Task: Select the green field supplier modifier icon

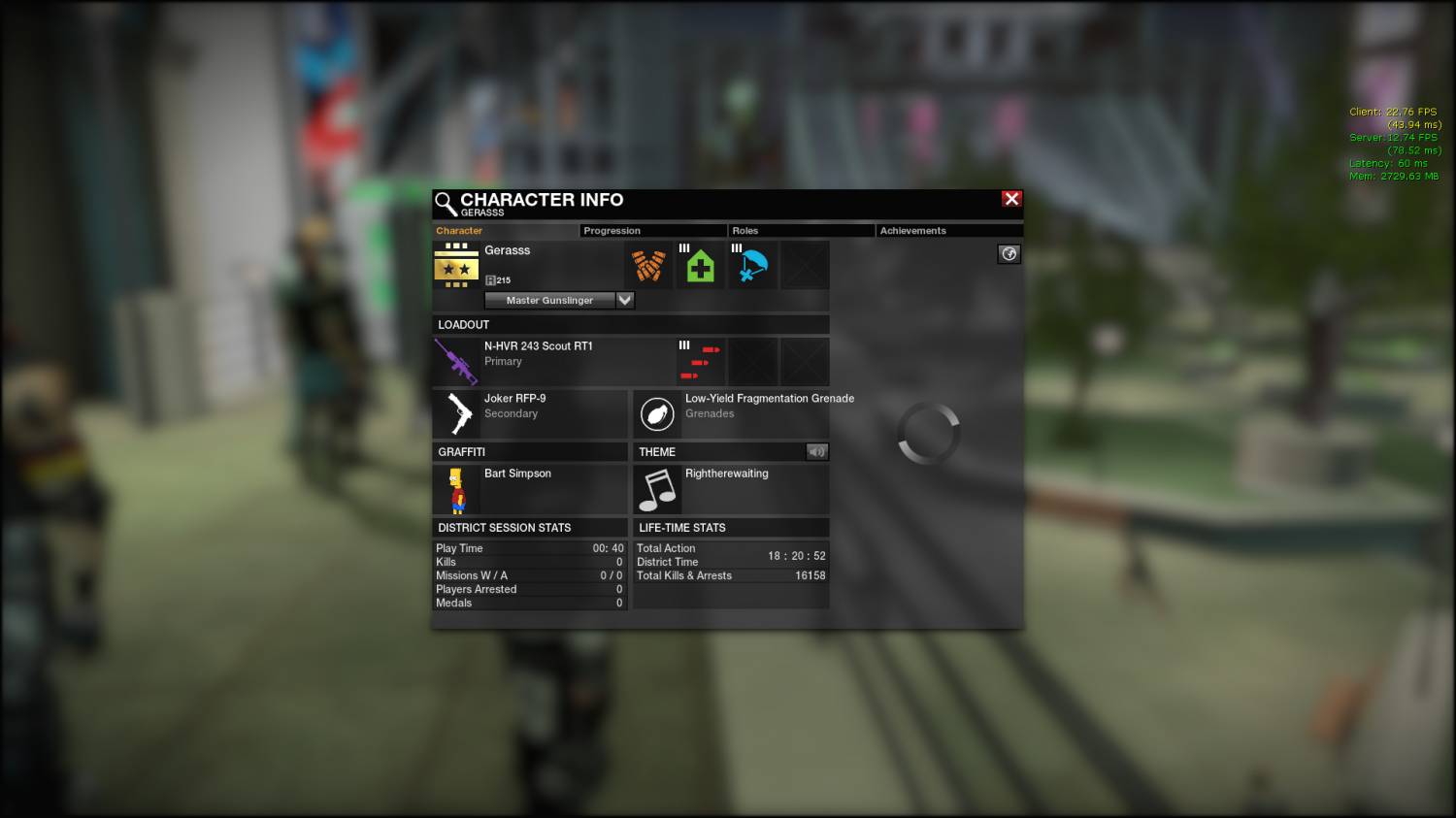Action: pyautogui.click(x=701, y=265)
